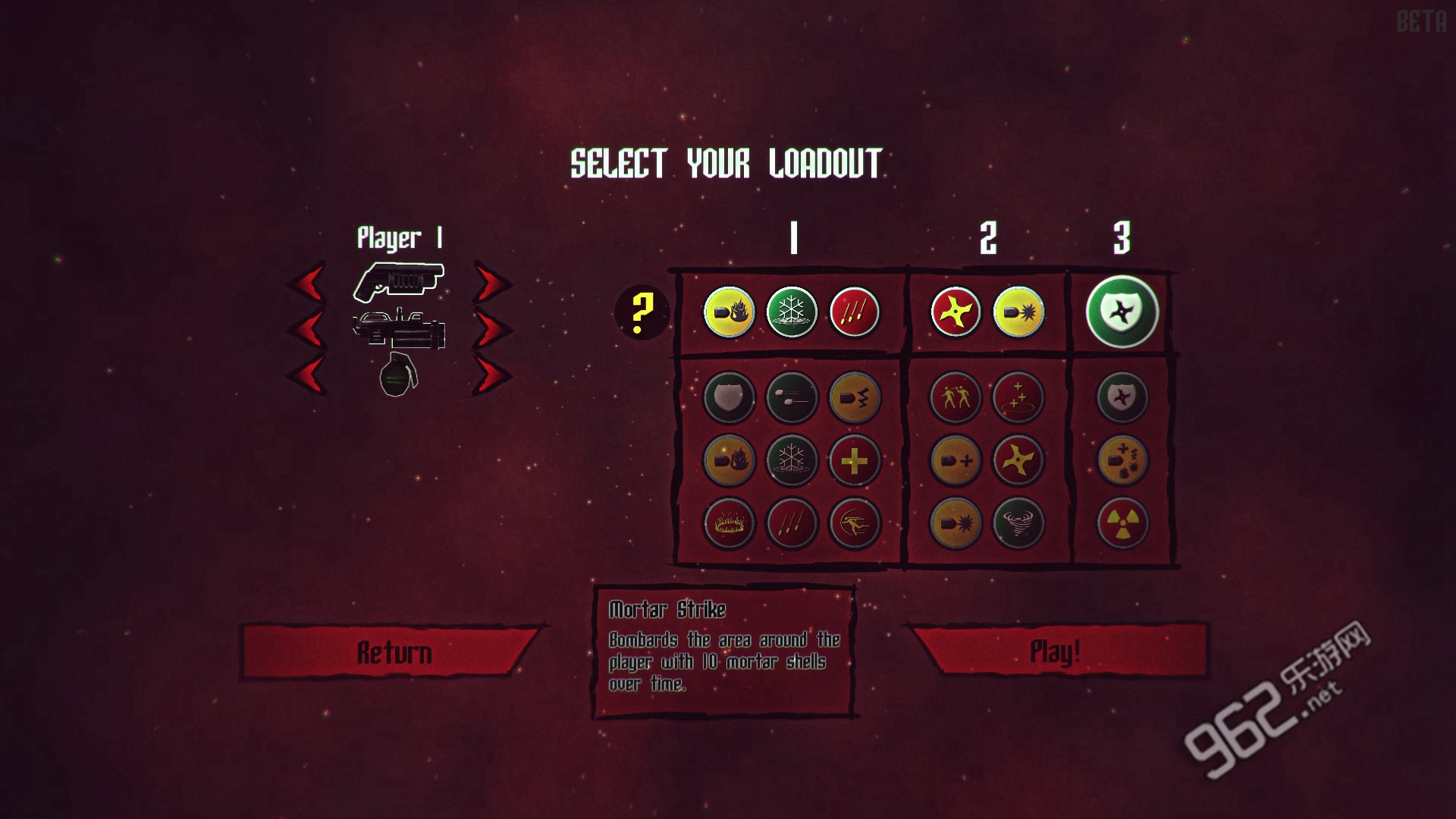Switch minigun weapon using right arrow
Screen dimensions: 1456x819
[492, 329]
